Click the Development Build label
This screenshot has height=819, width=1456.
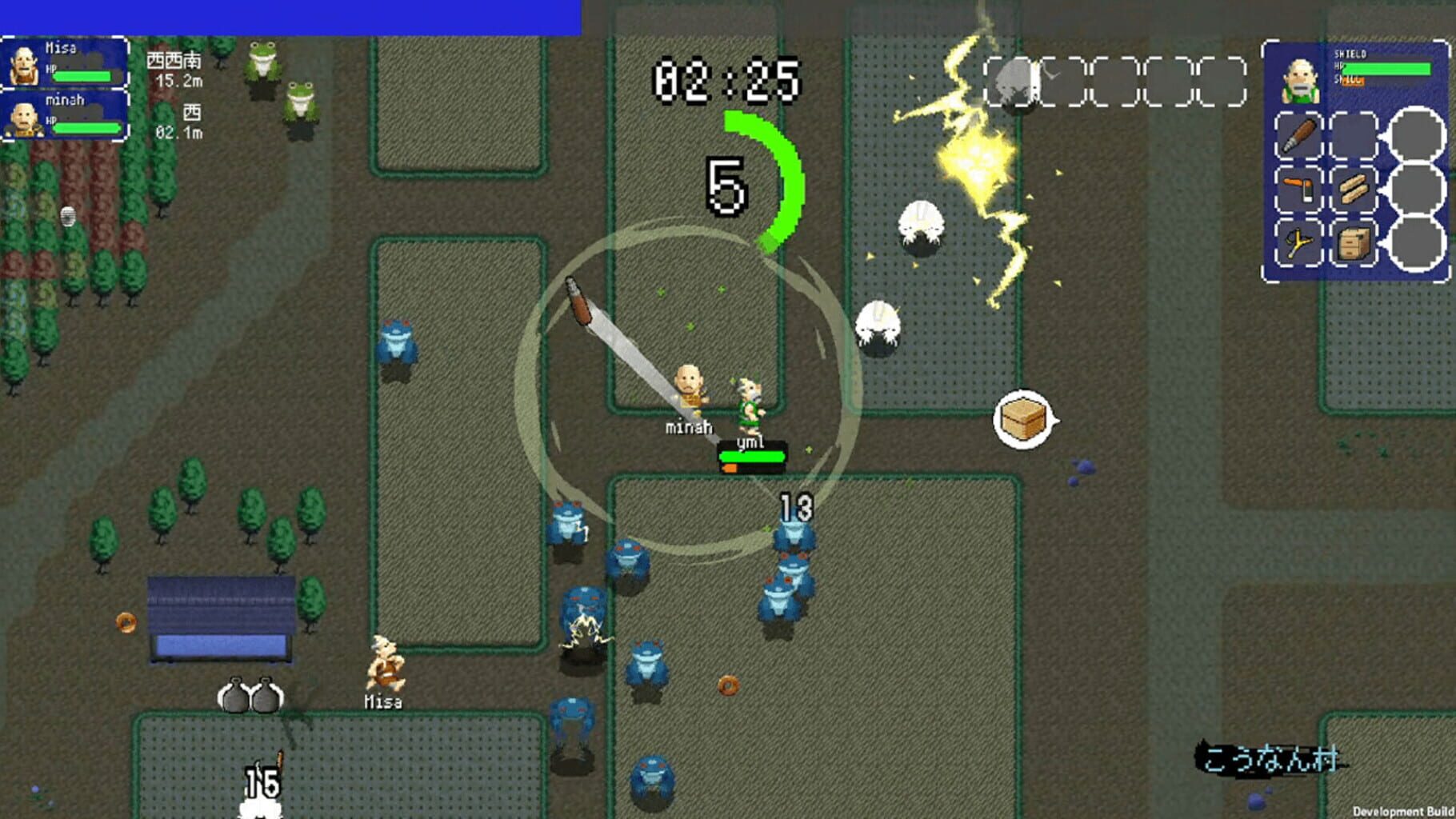click(1404, 811)
